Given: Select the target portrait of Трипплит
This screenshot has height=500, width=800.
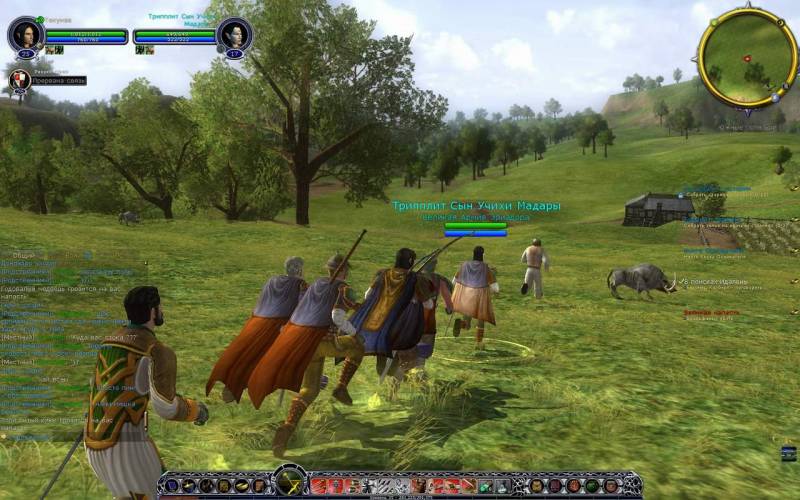Looking at the screenshot, I should coord(234,35).
